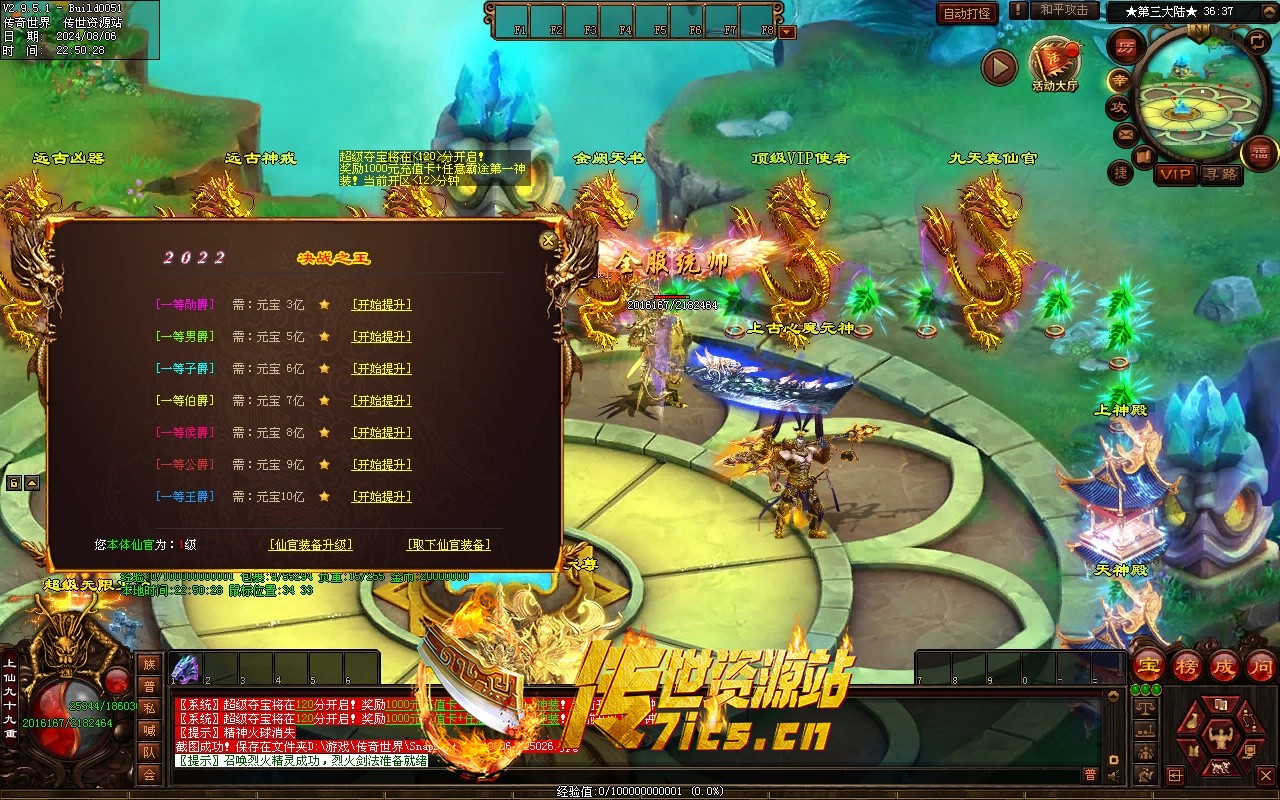The height and width of the screenshot is (800, 1280).
Task: Open 仙官装备升级 equipment upgrade
Action: pyautogui.click(x=310, y=545)
